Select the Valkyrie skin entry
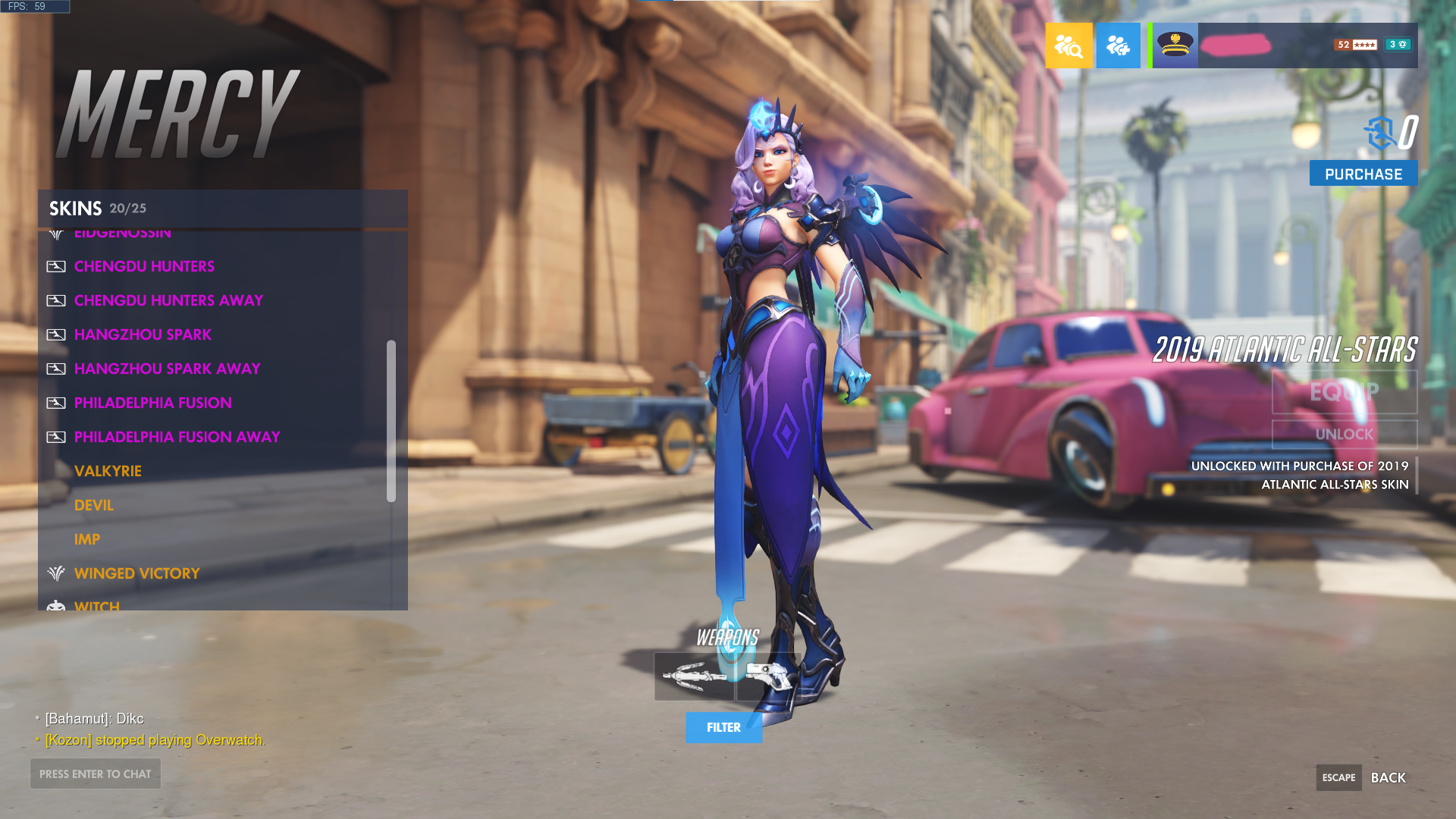 point(108,471)
